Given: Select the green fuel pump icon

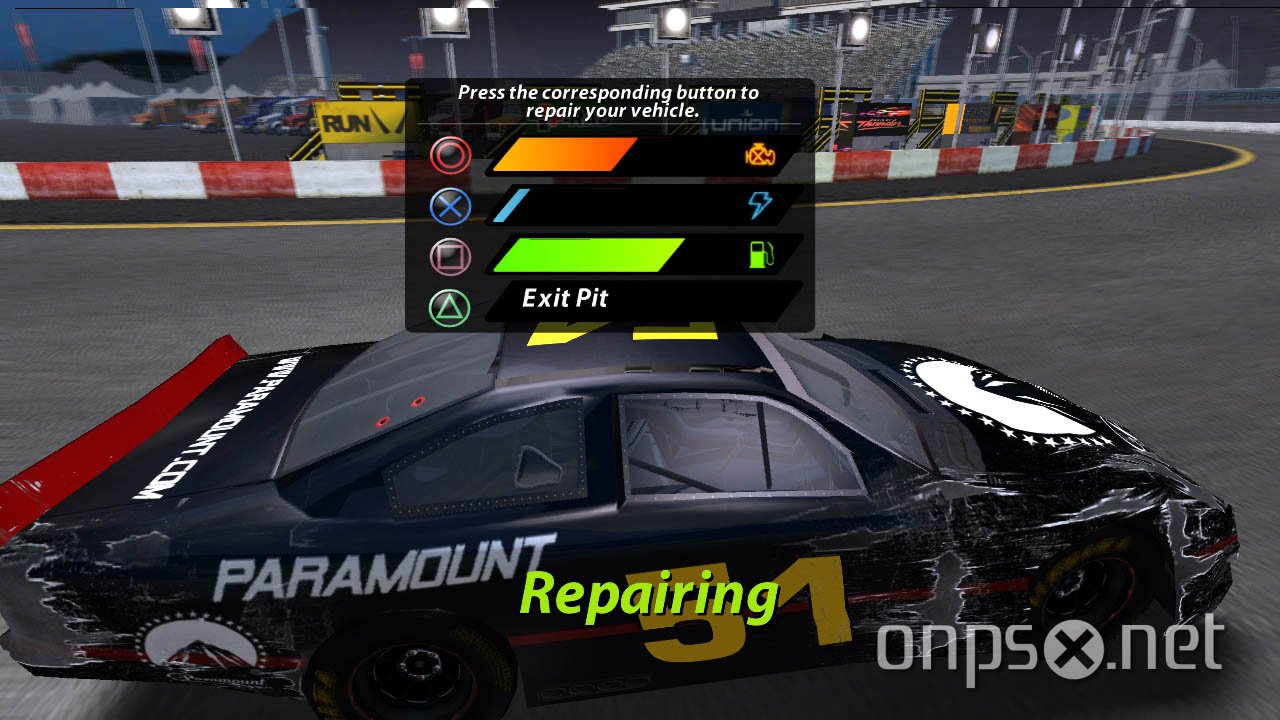Looking at the screenshot, I should 763,255.
